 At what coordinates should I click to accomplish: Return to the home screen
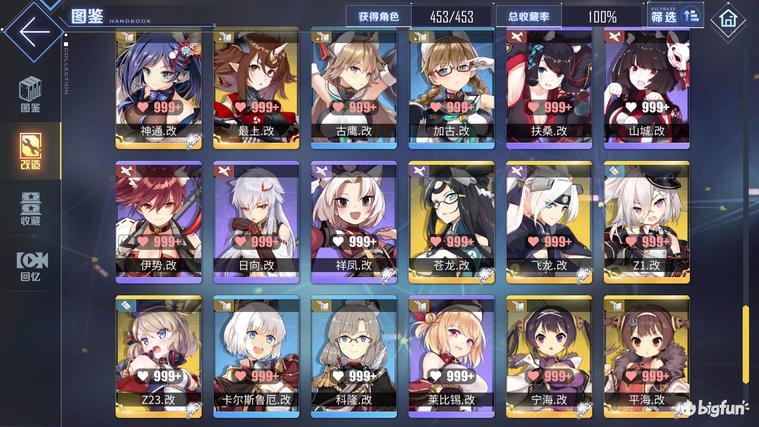tap(728, 18)
